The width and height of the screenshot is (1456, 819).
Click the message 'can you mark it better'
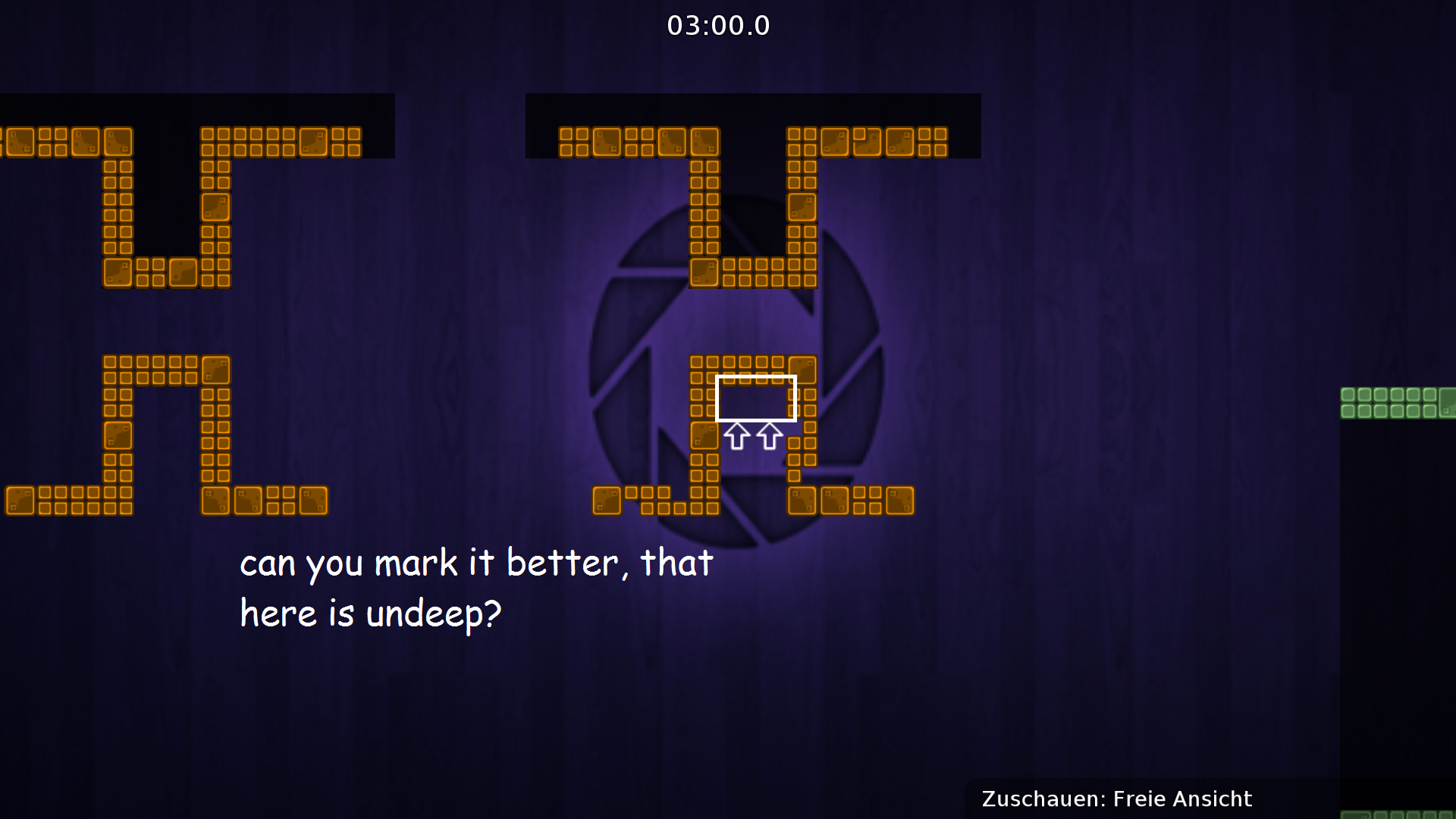(475, 561)
